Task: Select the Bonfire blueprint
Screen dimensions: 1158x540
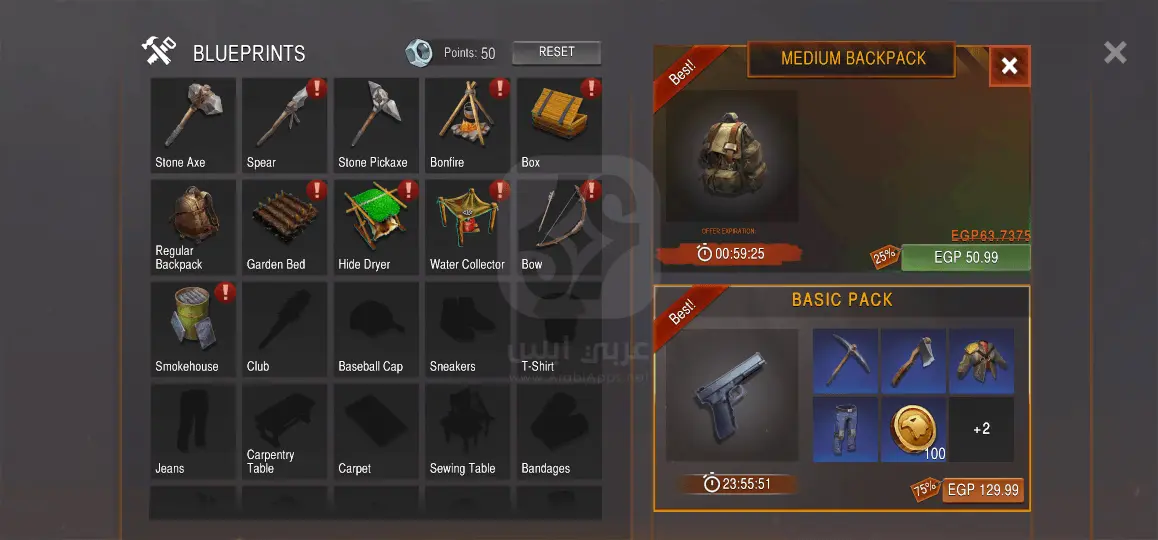Action: (x=468, y=125)
